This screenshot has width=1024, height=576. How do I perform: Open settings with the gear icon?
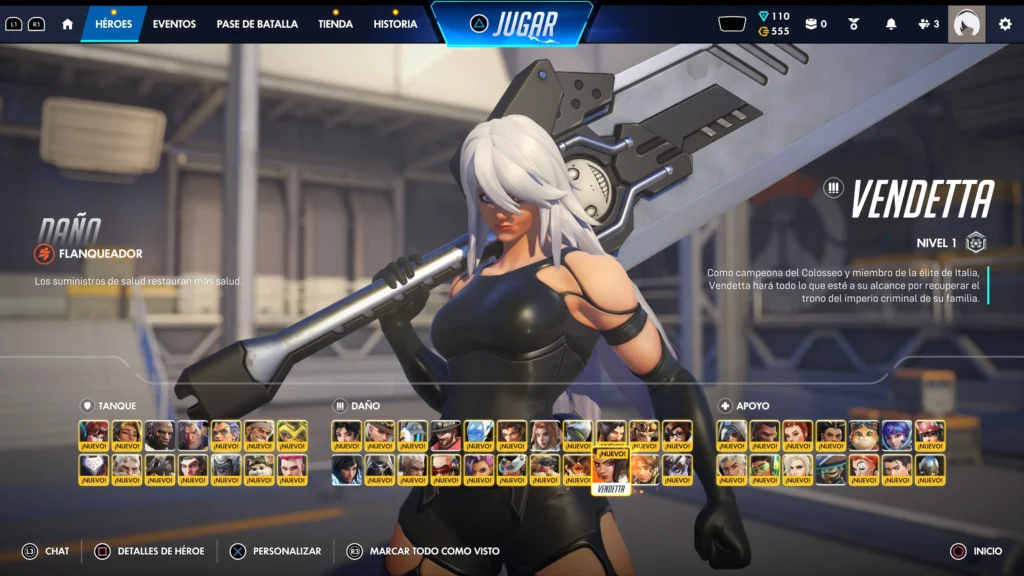[1005, 24]
